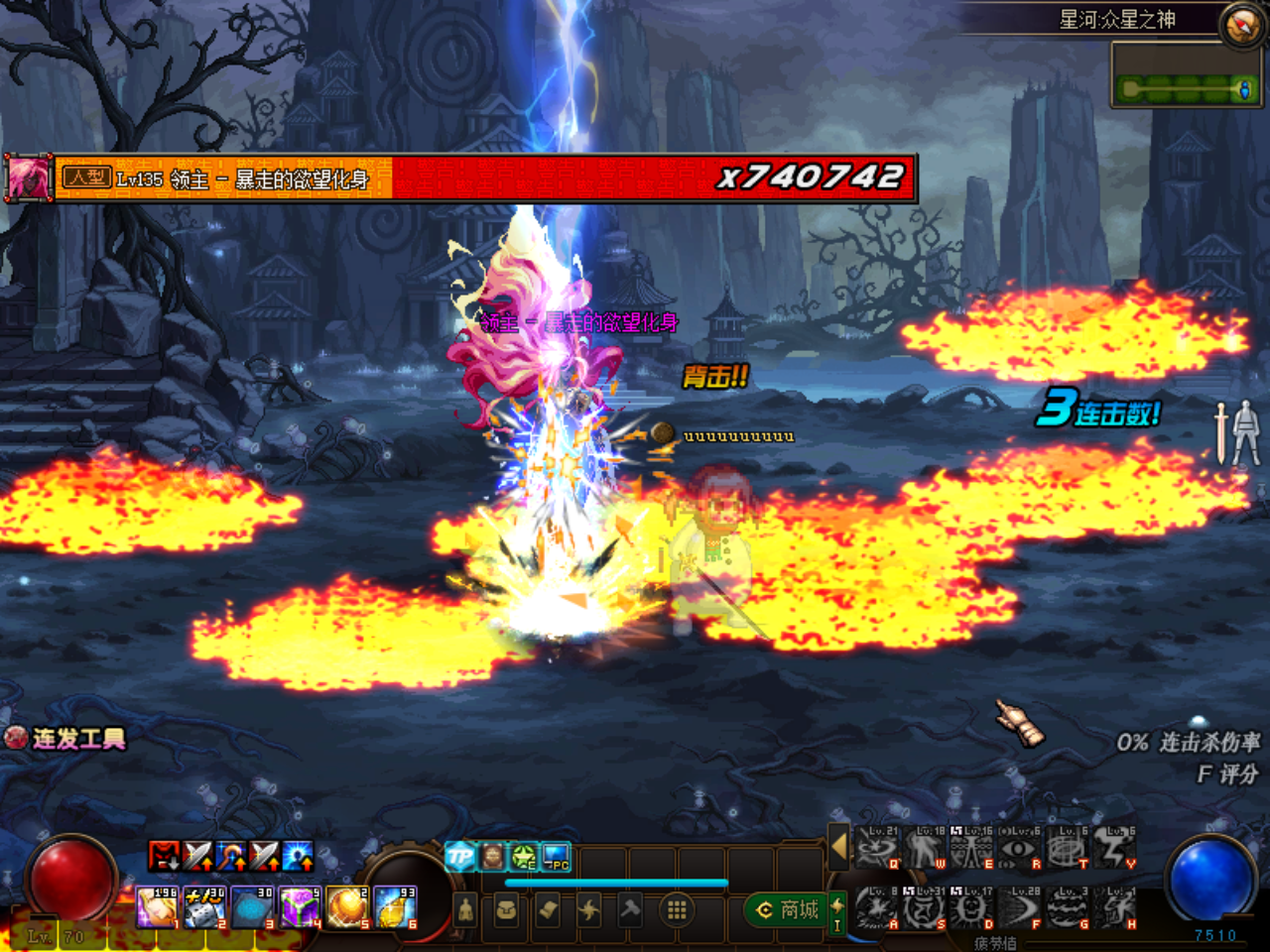Open the TP menu icon

click(x=460, y=856)
